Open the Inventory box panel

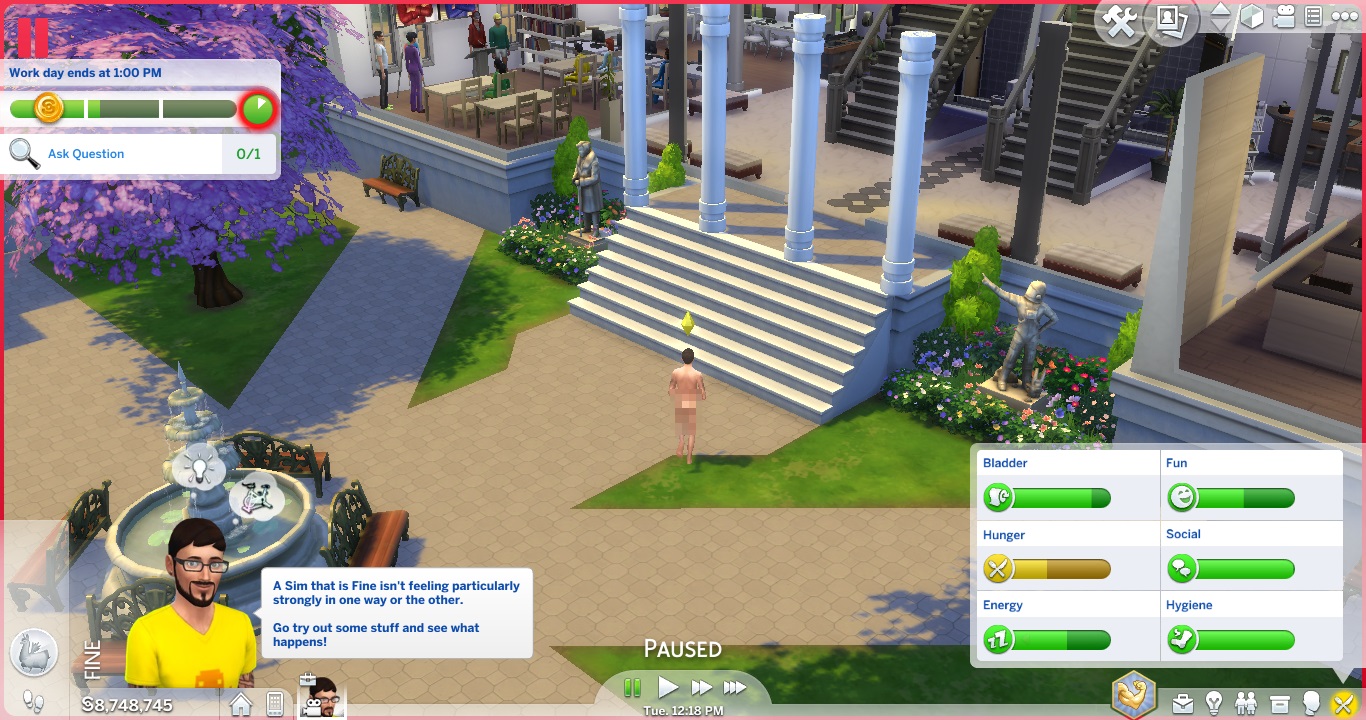pos(1280,703)
